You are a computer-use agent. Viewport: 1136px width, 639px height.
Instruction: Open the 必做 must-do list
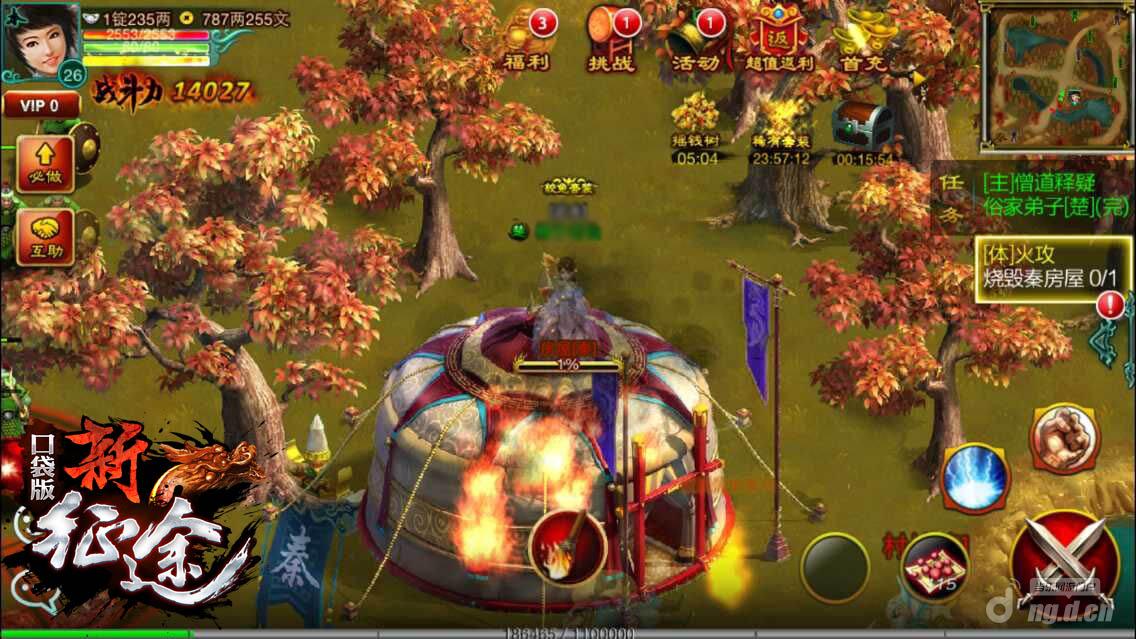click(x=44, y=164)
